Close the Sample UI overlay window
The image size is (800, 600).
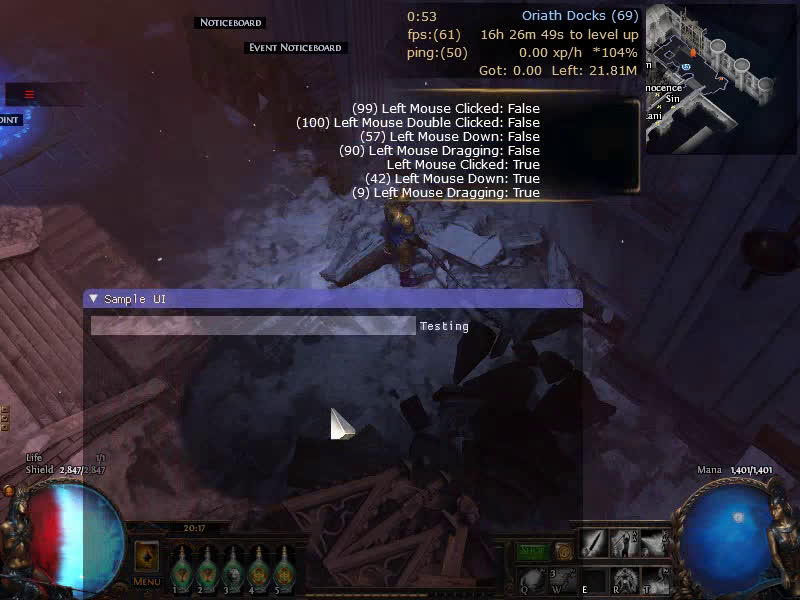[572, 299]
